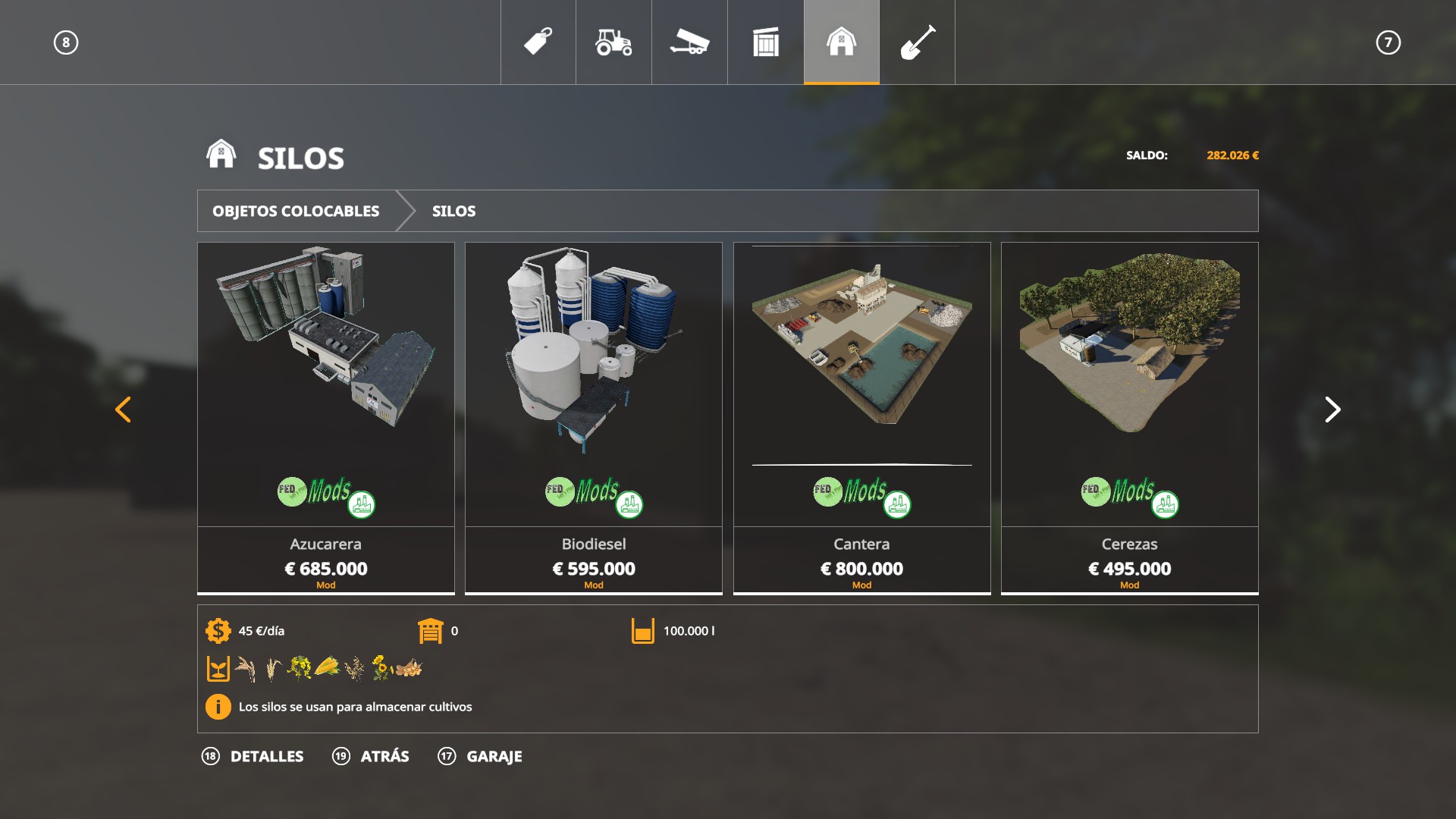Open the trailer implements tab
1456x819 pixels.
tap(689, 42)
